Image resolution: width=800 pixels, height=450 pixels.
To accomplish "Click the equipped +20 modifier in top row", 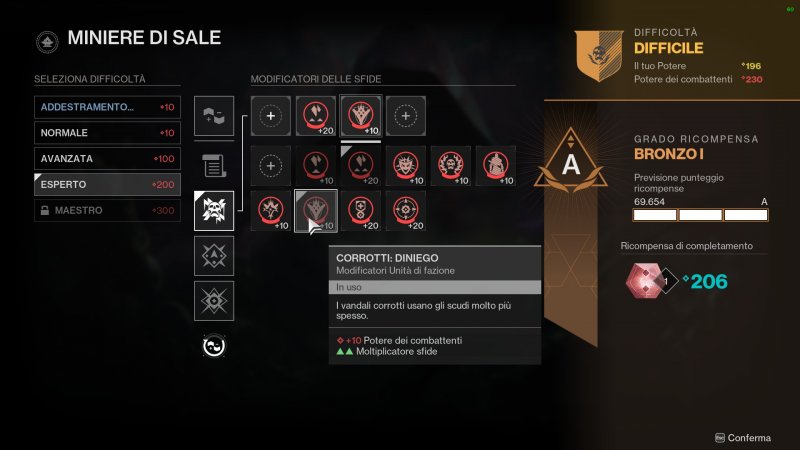I will pyautogui.click(x=316, y=116).
